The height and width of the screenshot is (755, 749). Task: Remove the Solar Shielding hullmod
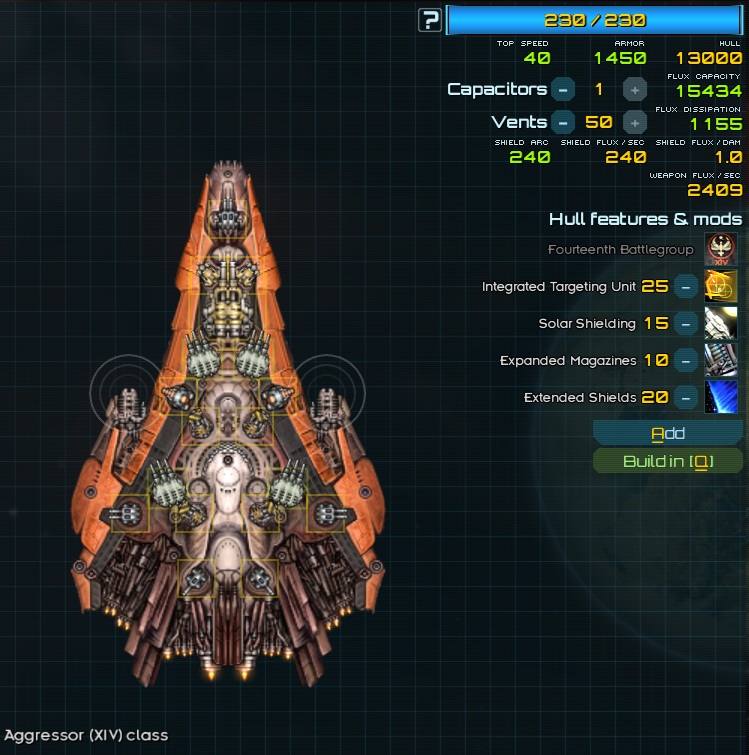(x=685, y=324)
